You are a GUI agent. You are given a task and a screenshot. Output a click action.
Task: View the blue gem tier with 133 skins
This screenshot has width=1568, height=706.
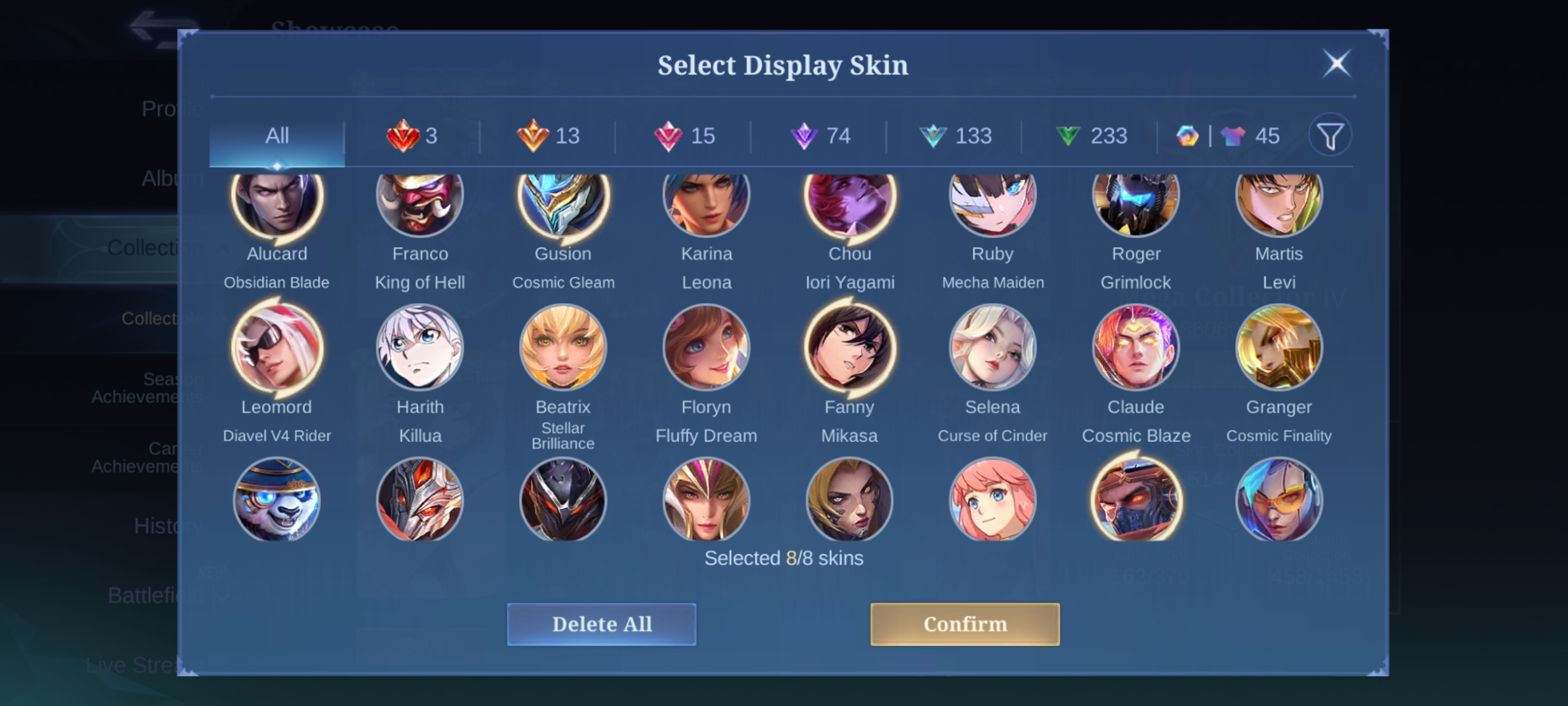point(955,136)
